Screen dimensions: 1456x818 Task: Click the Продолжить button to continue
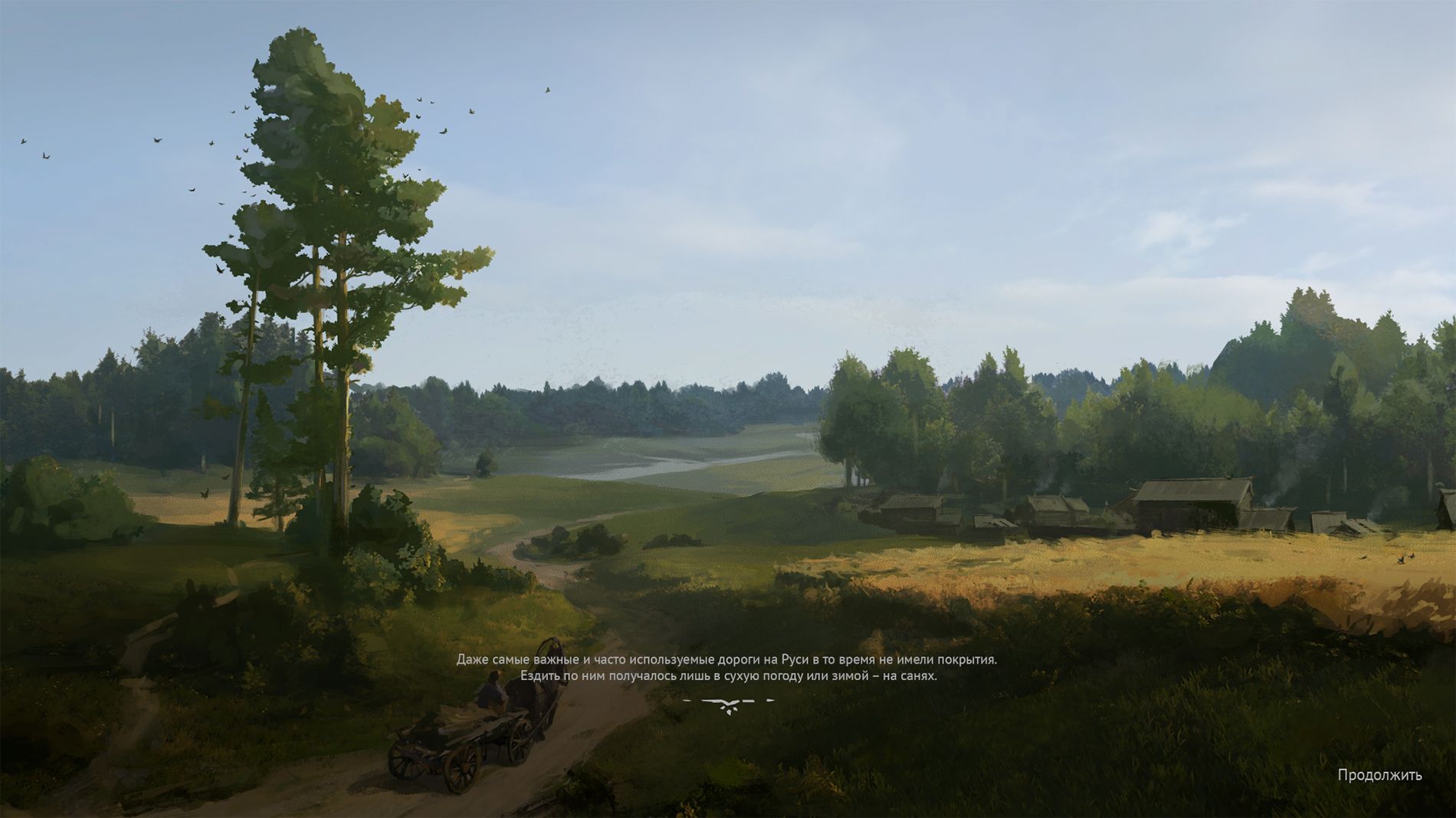point(1379,775)
